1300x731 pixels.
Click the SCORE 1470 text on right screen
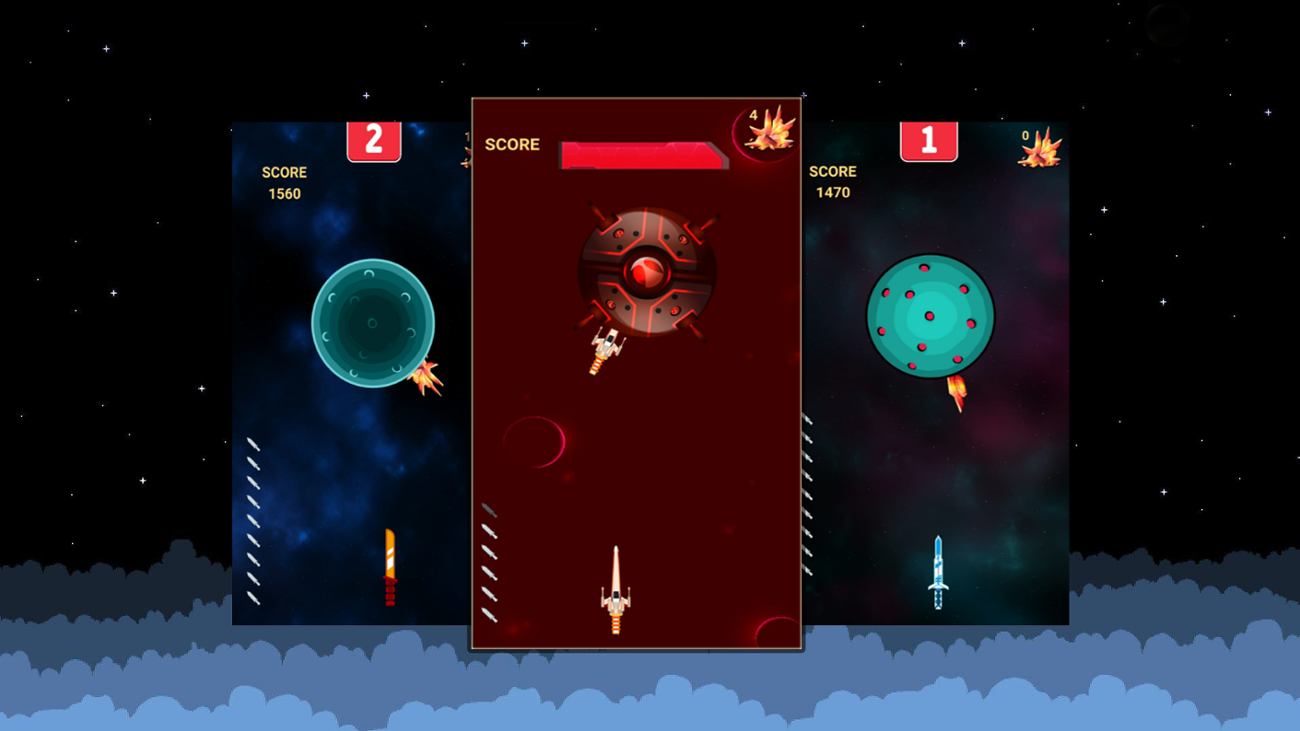[x=834, y=181]
